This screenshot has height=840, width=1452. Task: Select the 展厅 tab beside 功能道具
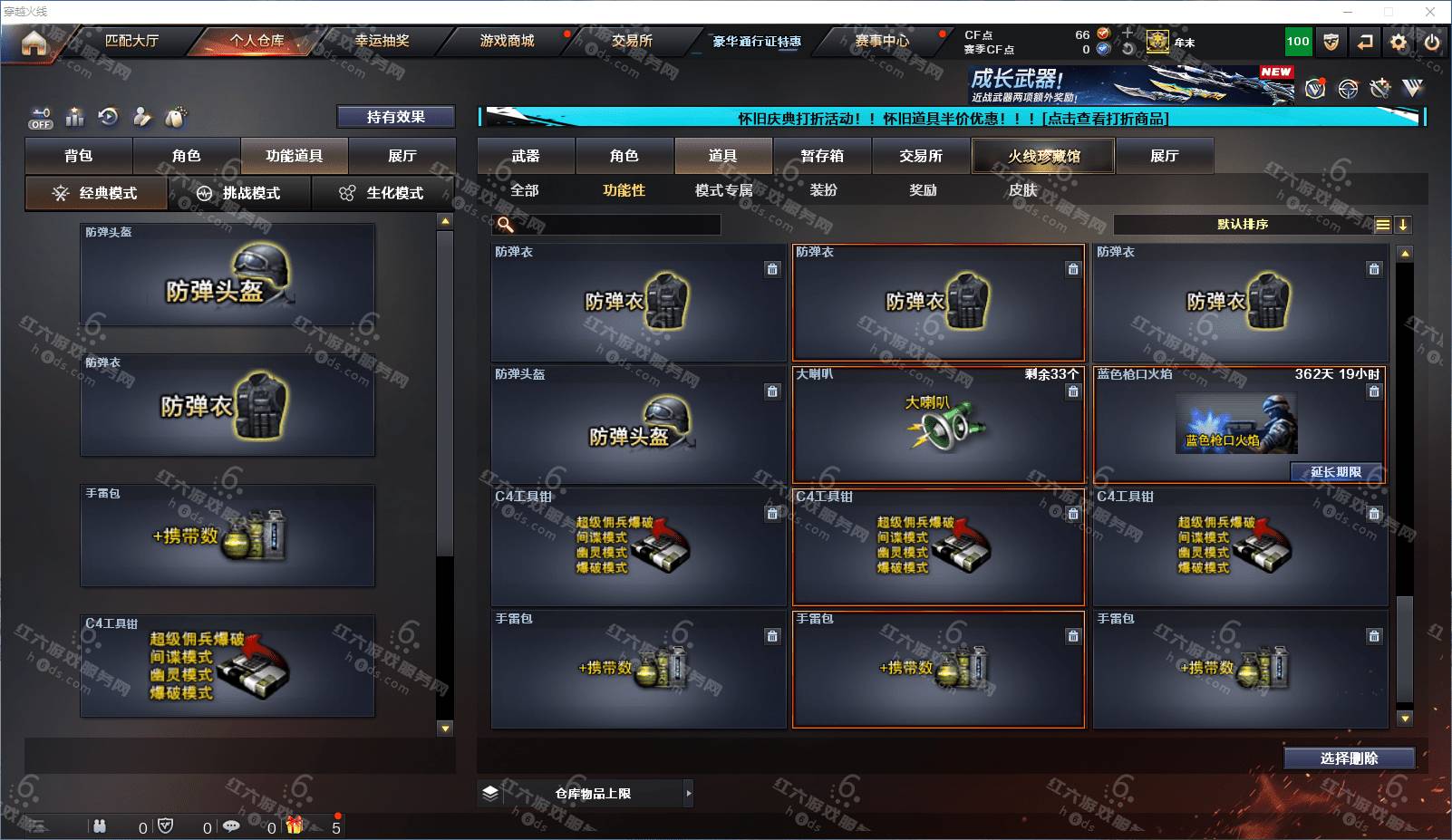coord(402,156)
